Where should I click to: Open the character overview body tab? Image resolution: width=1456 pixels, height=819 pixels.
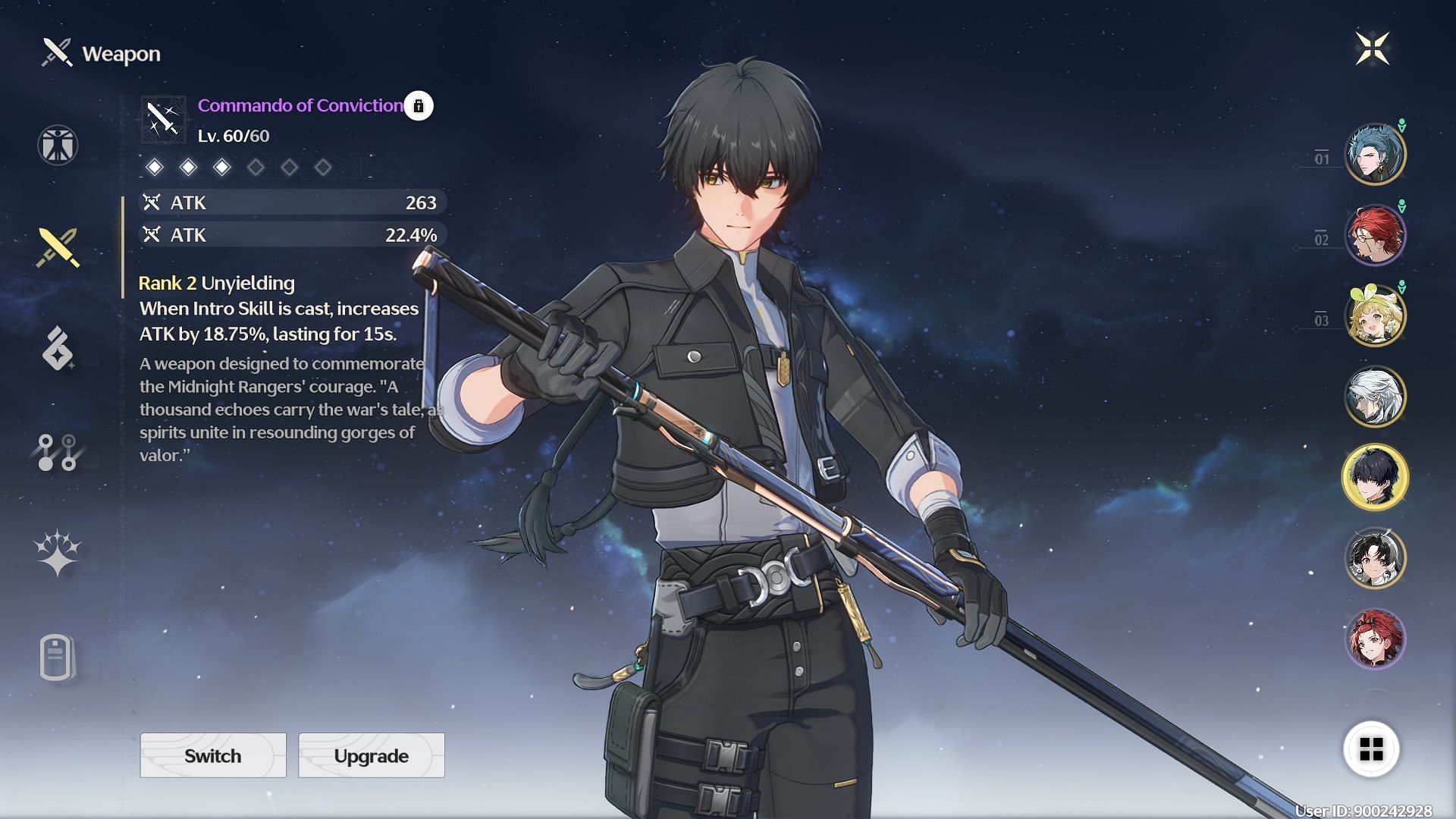coord(58,145)
